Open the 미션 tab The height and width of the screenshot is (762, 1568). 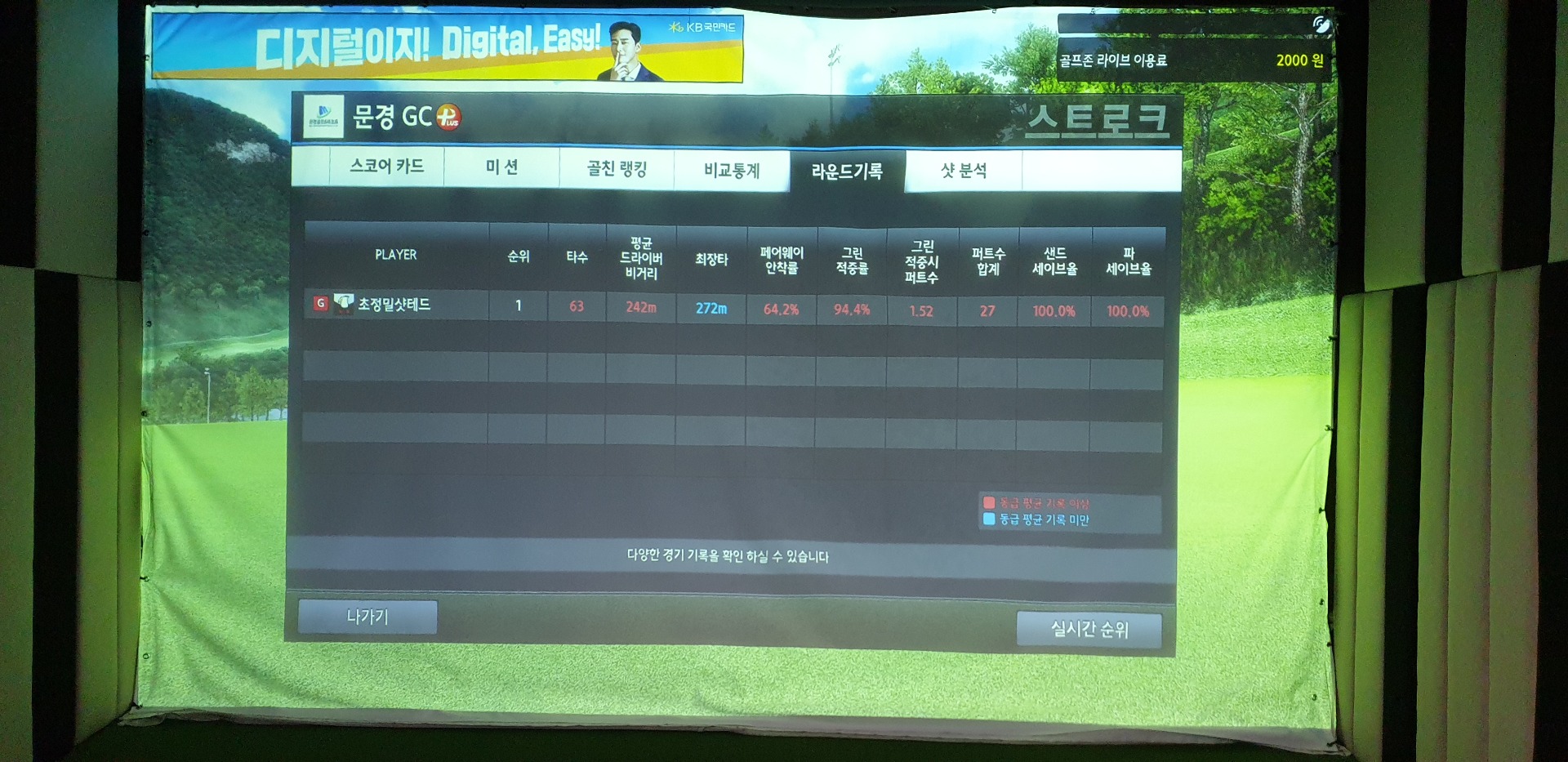click(501, 167)
